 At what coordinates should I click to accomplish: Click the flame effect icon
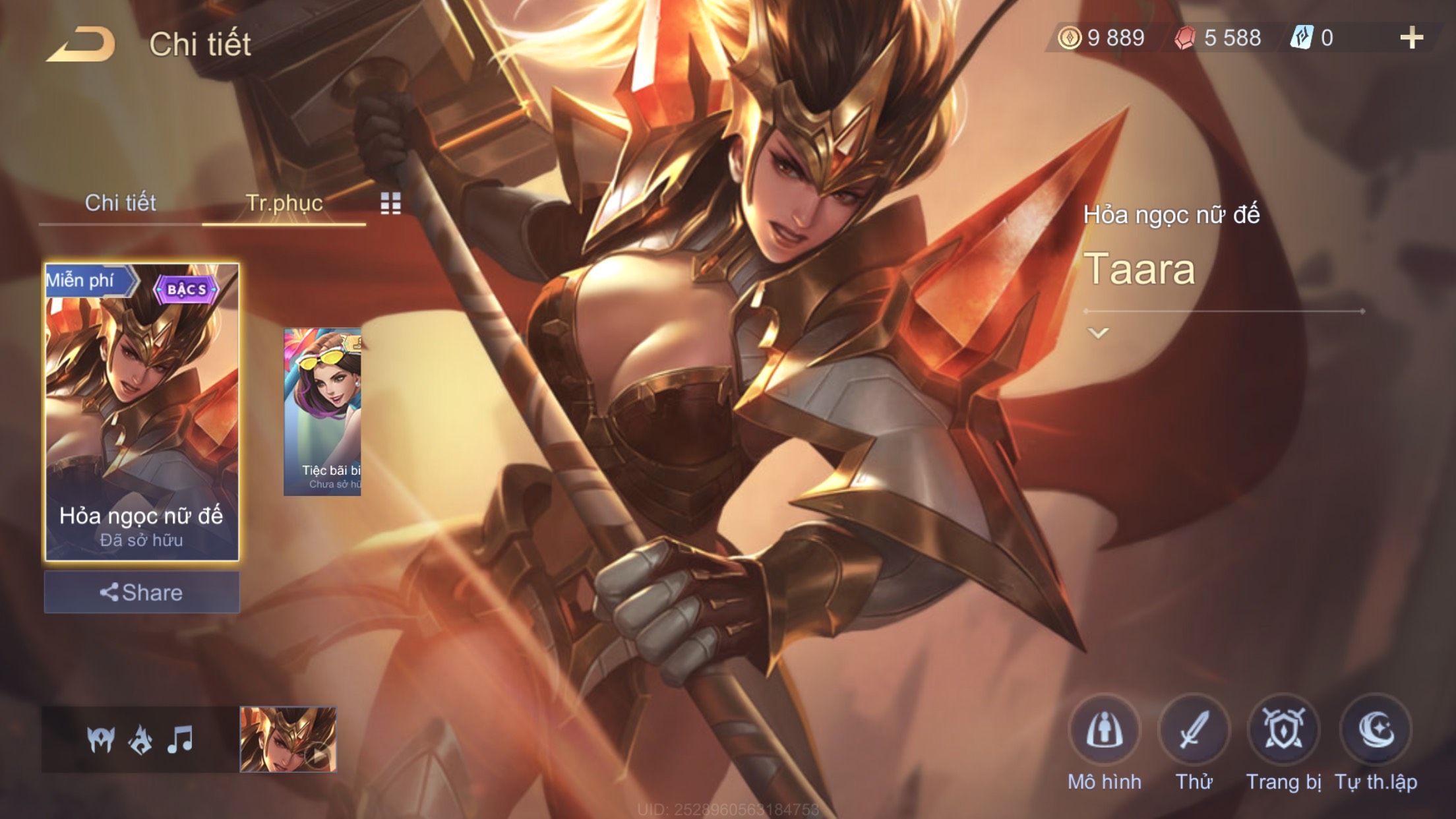pyautogui.click(x=140, y=739)
